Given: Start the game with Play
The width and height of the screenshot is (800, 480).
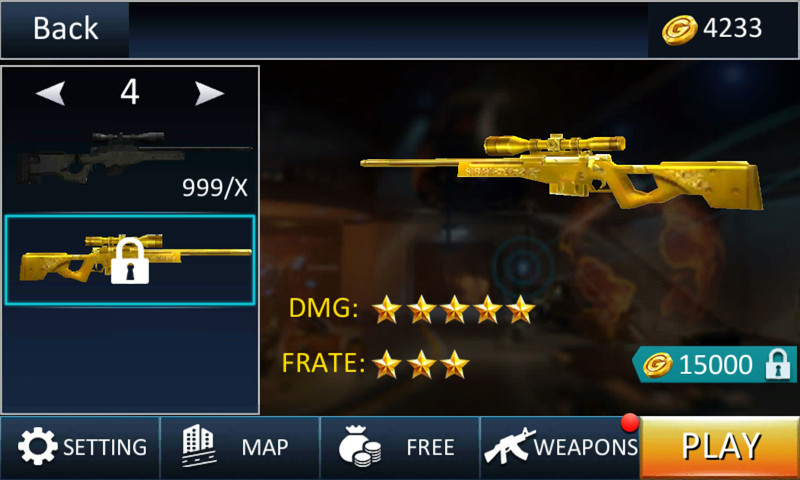Looking at the screenshot, I should (x=720, y=447).
